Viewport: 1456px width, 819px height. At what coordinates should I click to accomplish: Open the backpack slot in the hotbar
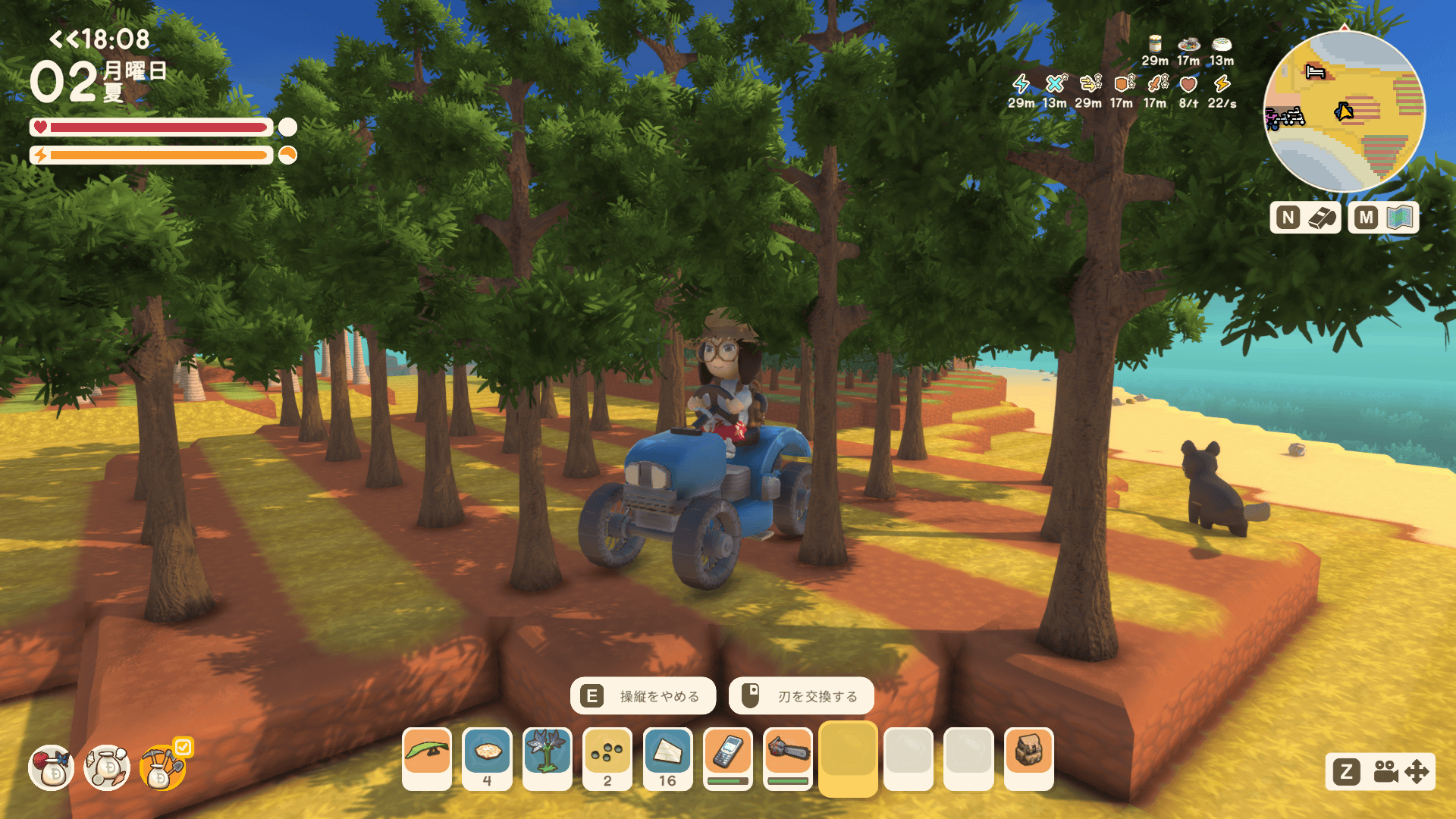(x=1029, y=753)
